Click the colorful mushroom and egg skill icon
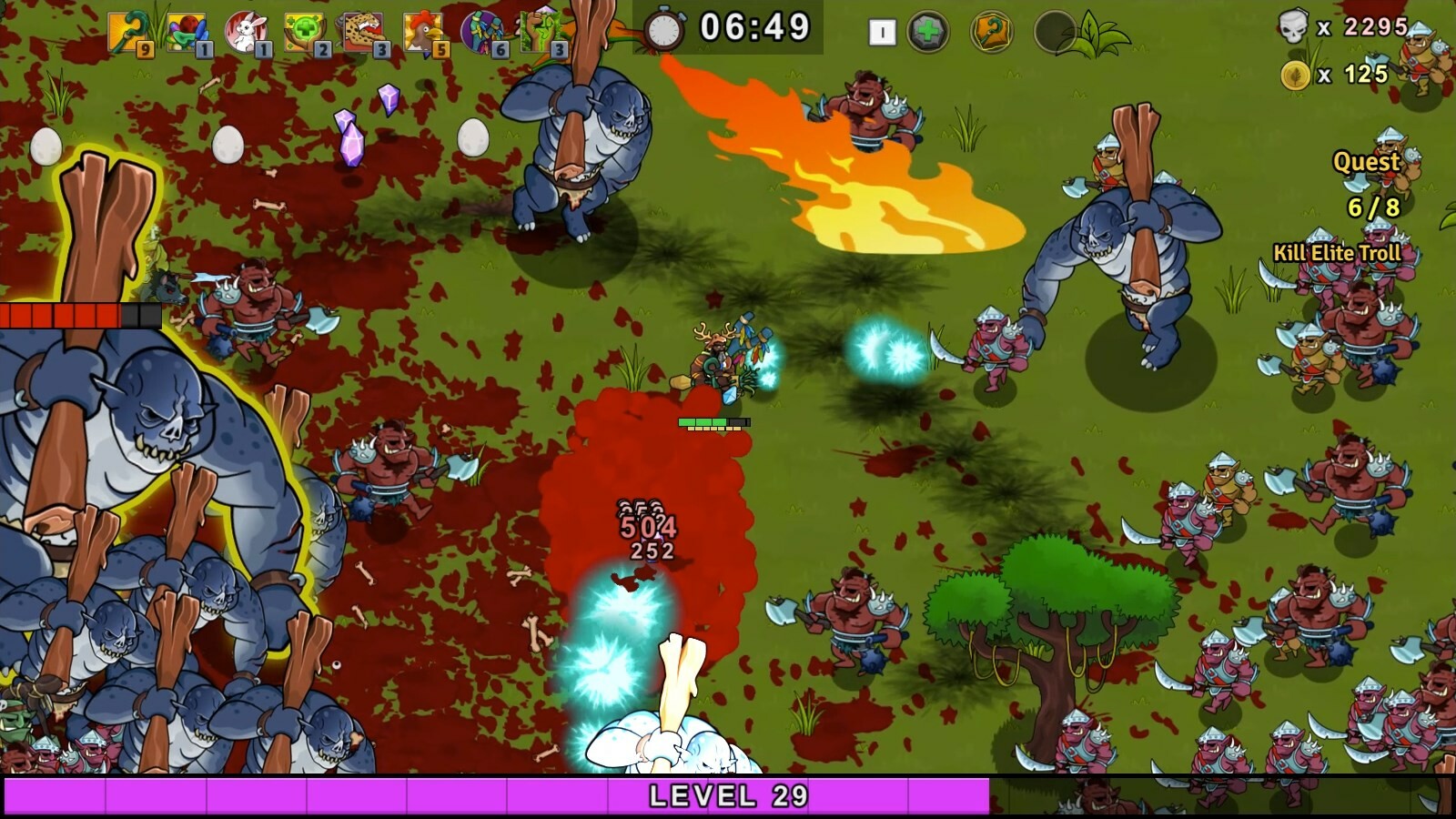 tap(187, 33)
